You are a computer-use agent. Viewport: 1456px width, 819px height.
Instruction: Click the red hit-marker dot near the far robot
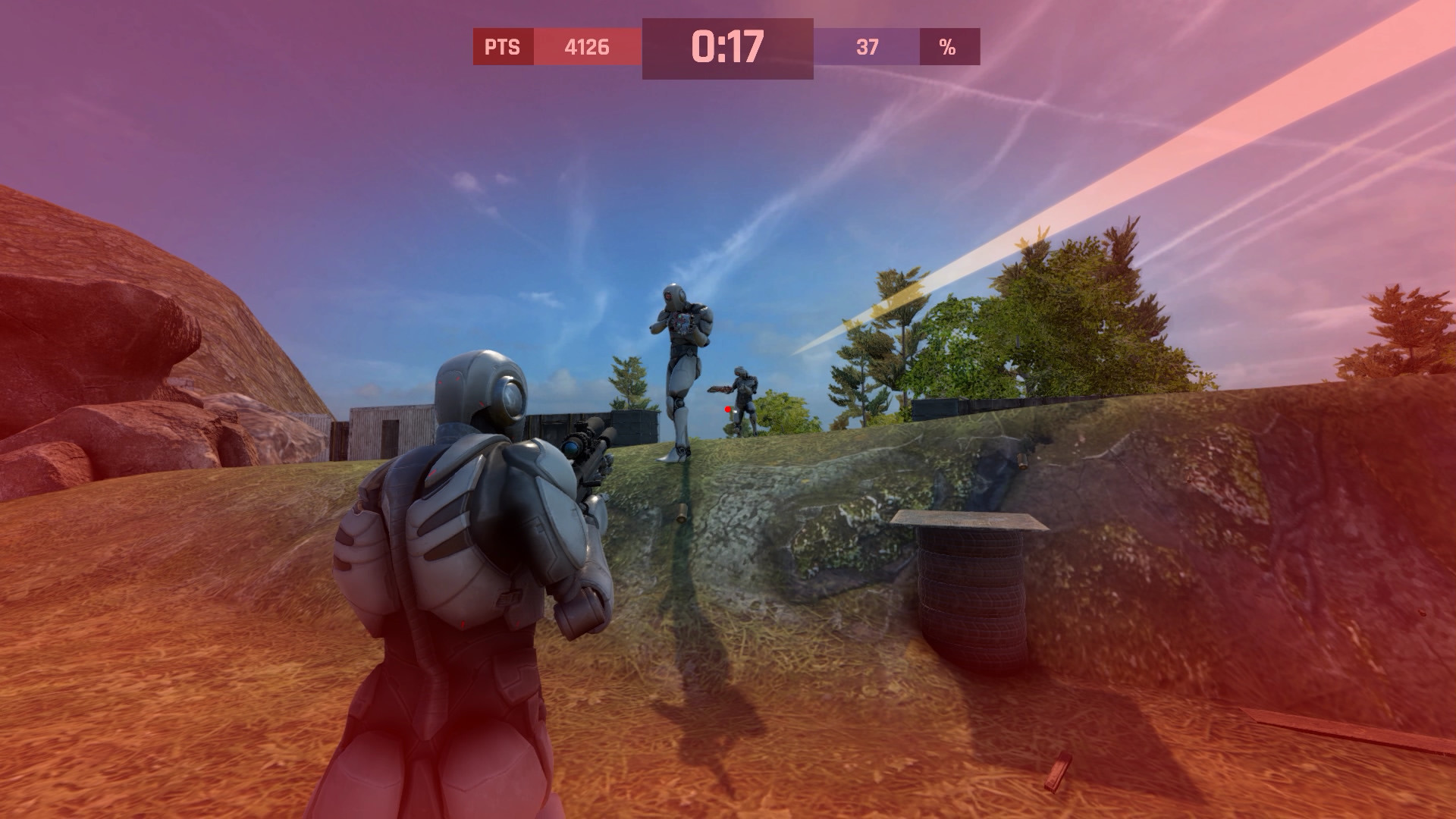(727, 409)
